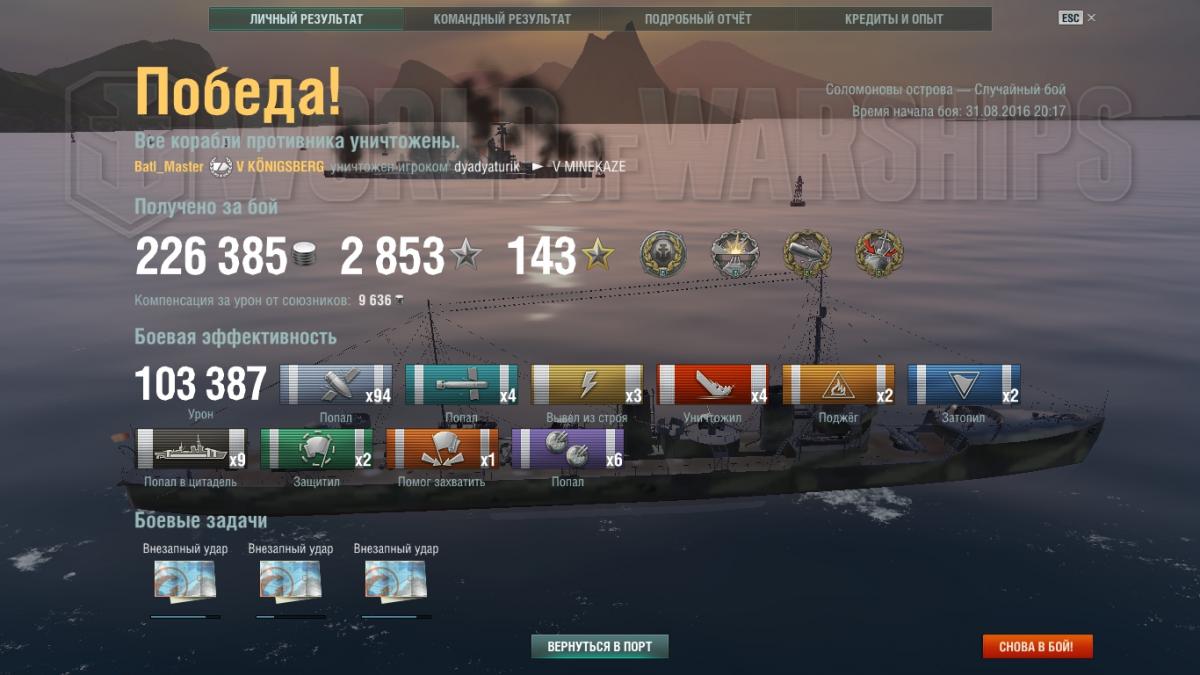The width and height of the screenshot is (1200, 675).
Task: Start another battle with Снова в бой!
Action: pyautogui.click(x=1037, y=647)
